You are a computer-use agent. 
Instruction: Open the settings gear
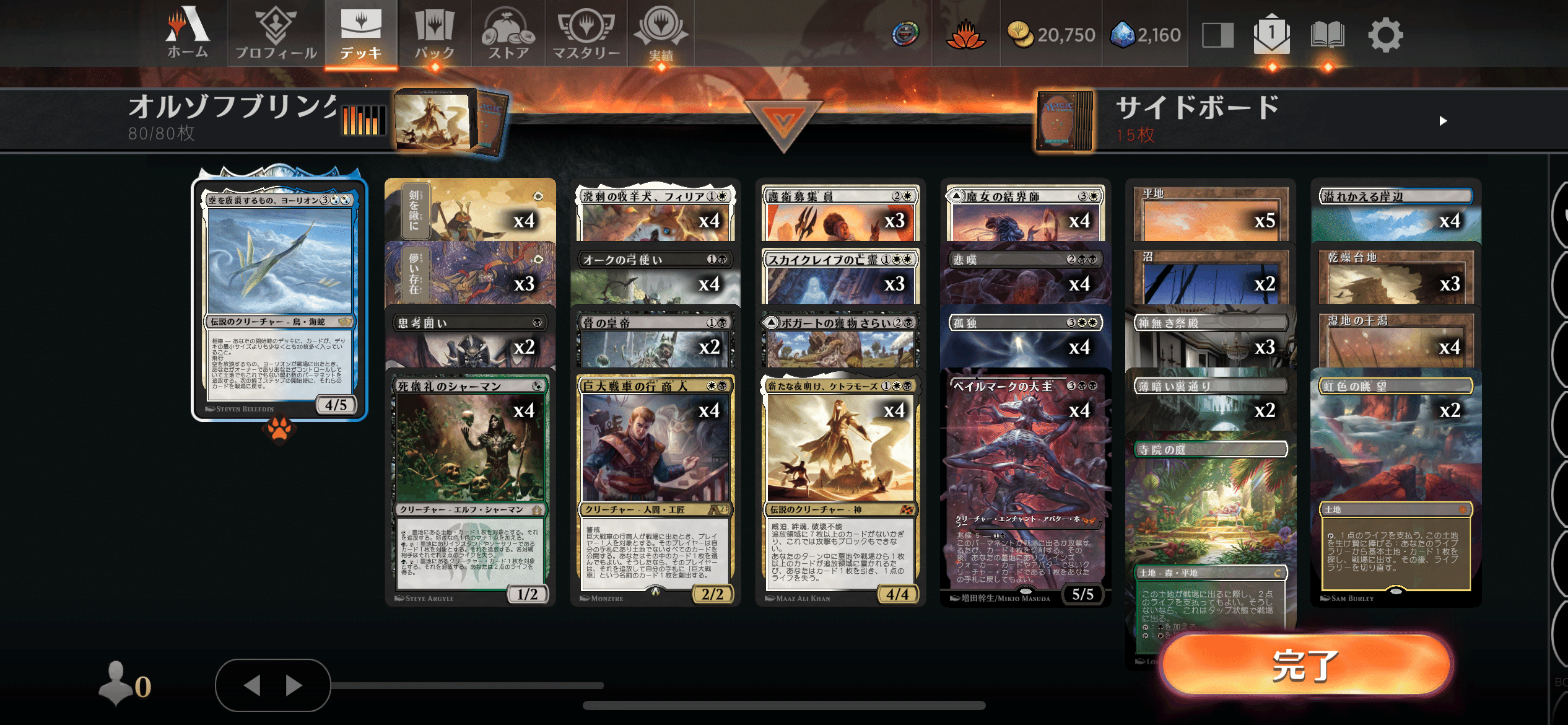pos(1387,35)
